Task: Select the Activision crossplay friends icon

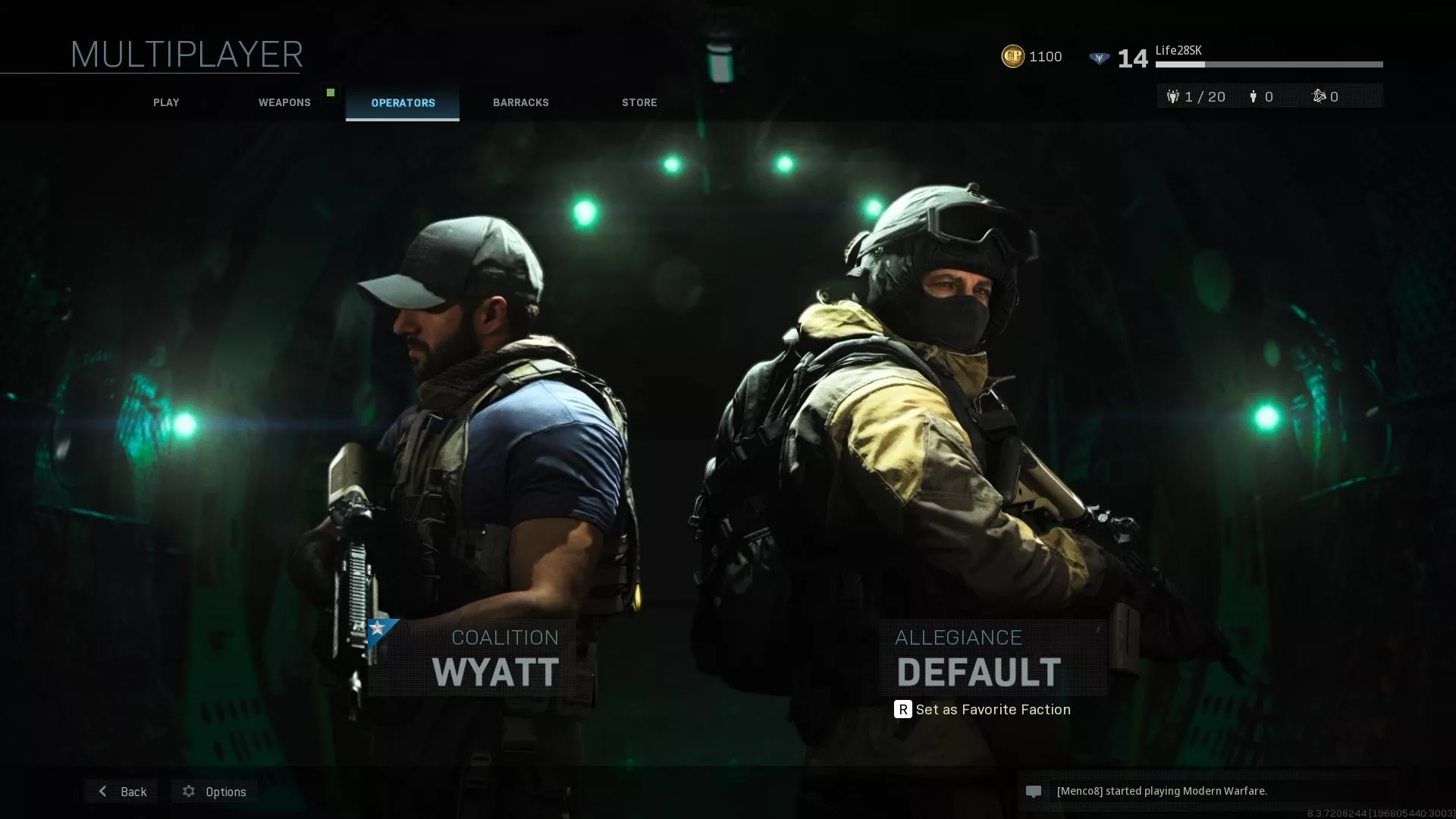Action: [x=1319, y=96]
